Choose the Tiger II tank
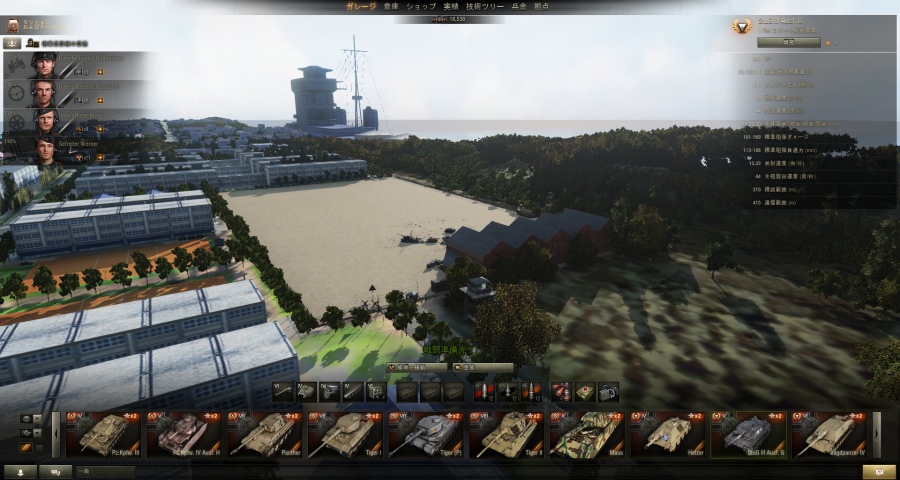Image resolution: width=900 pixels, height=480 pixels. coord(507,434)
